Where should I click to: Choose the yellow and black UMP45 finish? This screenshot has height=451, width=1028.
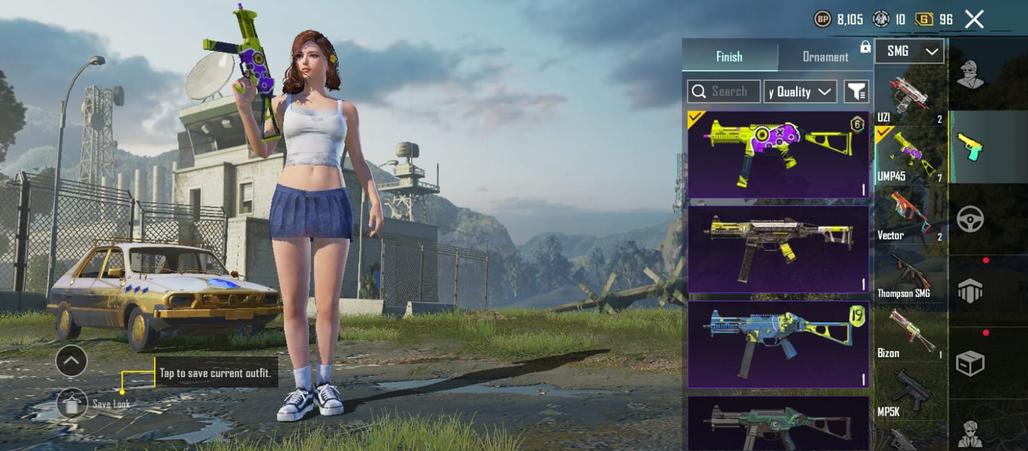[778, 248]
